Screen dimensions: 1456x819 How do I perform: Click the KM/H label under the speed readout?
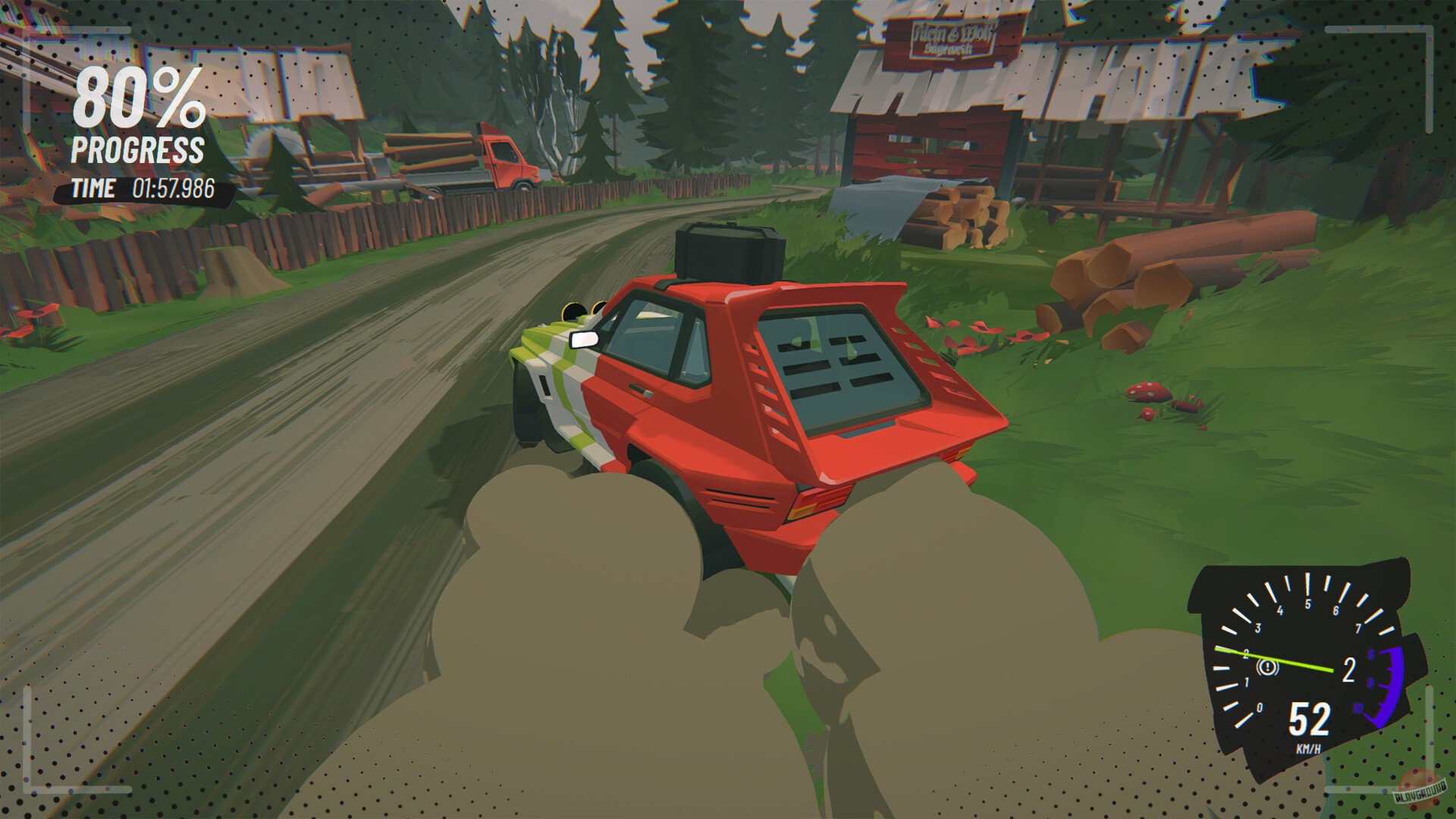tap(1310, 748)
